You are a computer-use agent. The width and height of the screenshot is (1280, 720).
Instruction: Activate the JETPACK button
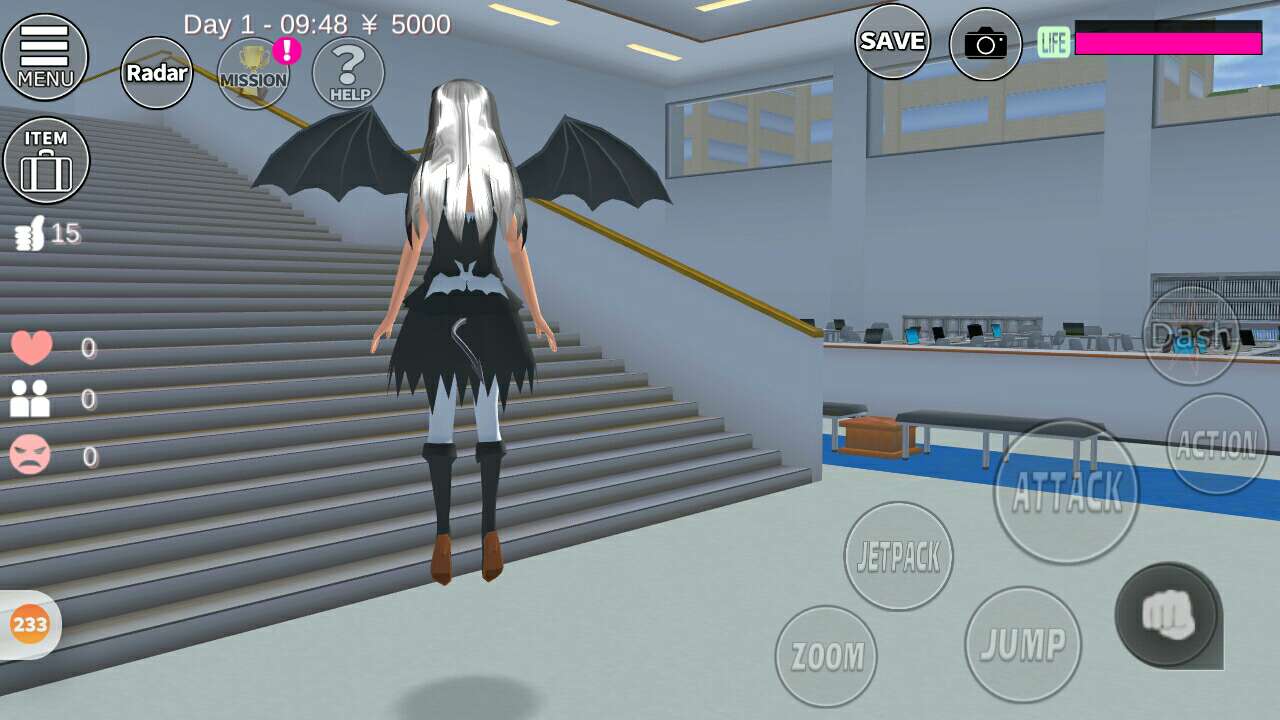pos(898,556)
